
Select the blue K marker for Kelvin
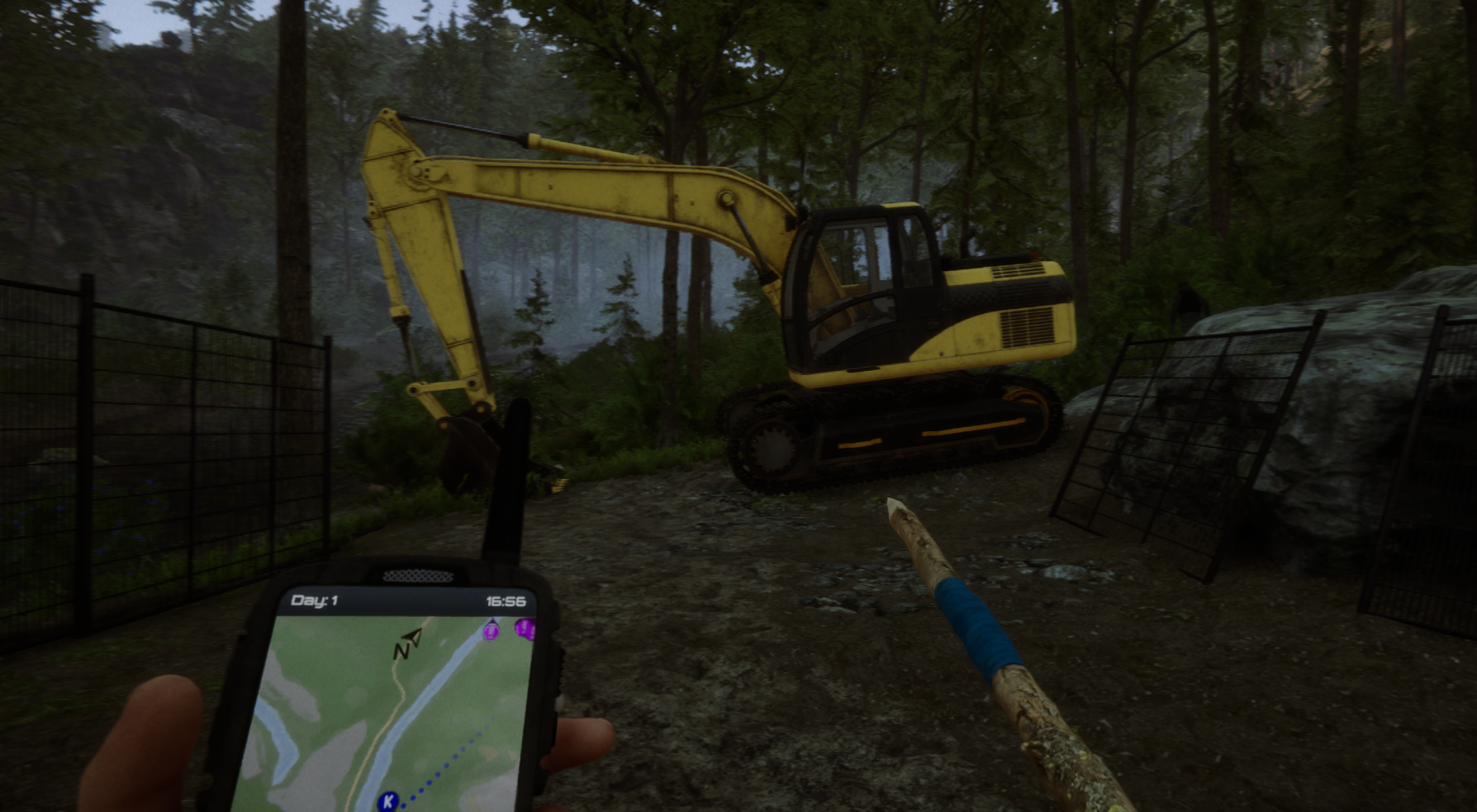(387, 800)
